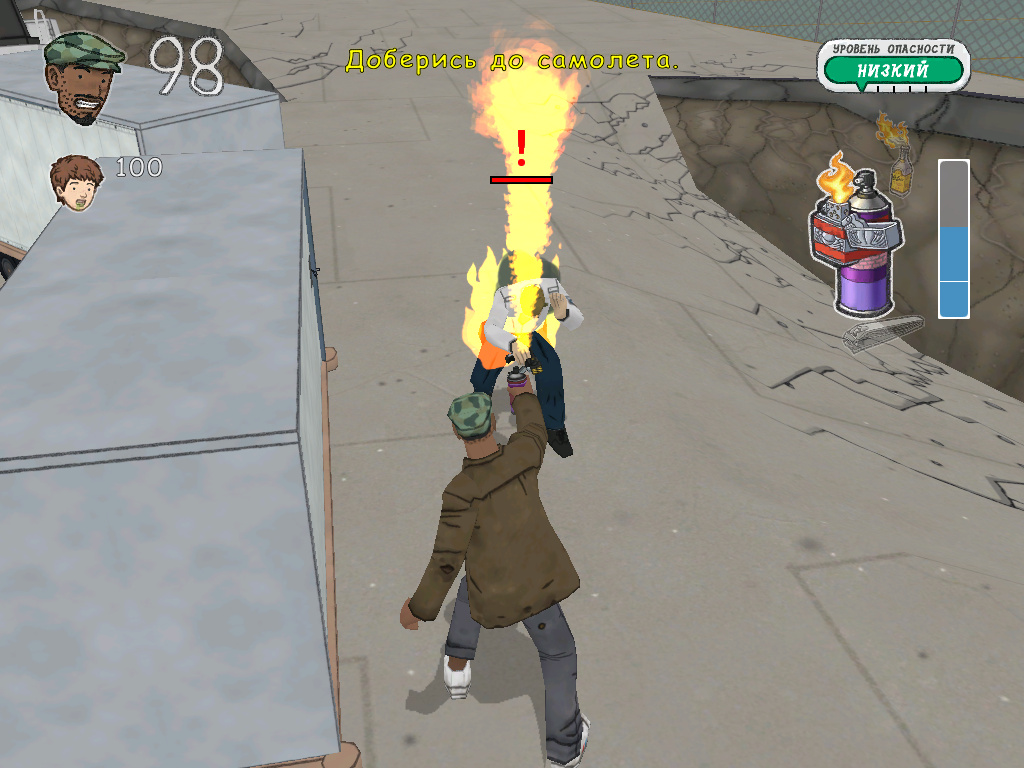The image size is (1024, 768).
Task: Click the camo-cap player portrait
Action: (x=83, y=76)
